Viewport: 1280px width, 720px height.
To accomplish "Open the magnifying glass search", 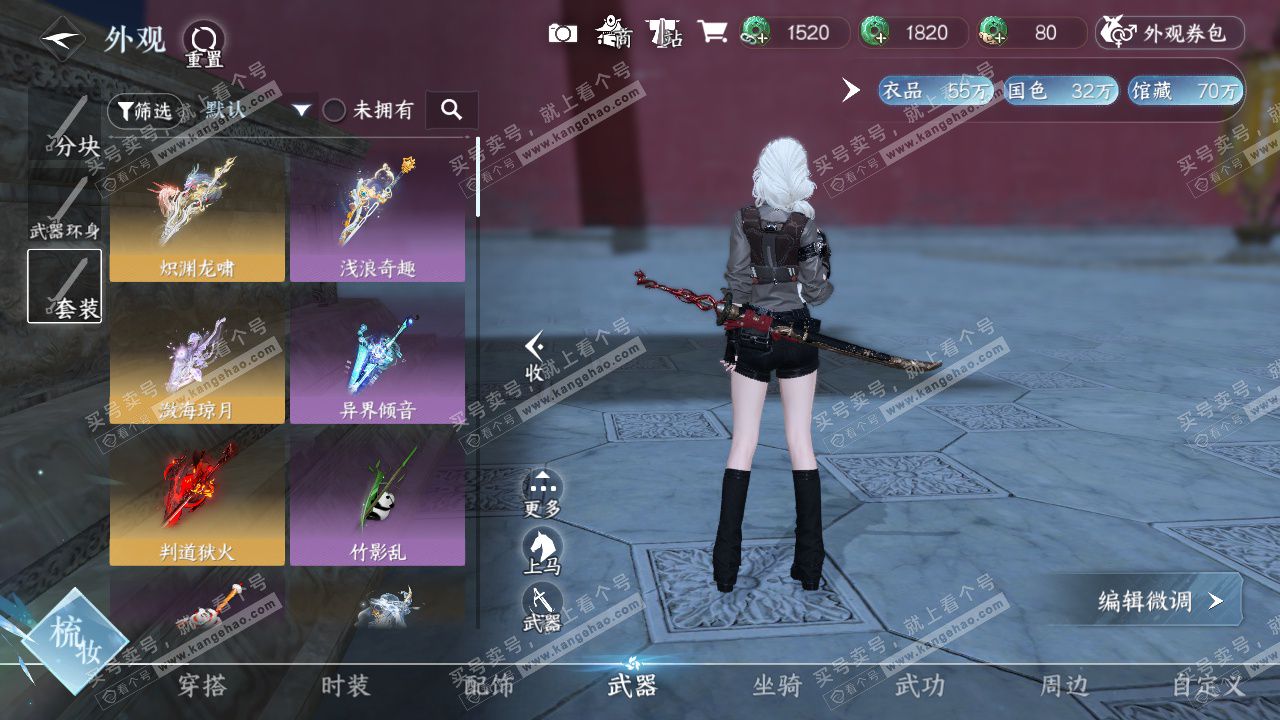I will 452,110.
